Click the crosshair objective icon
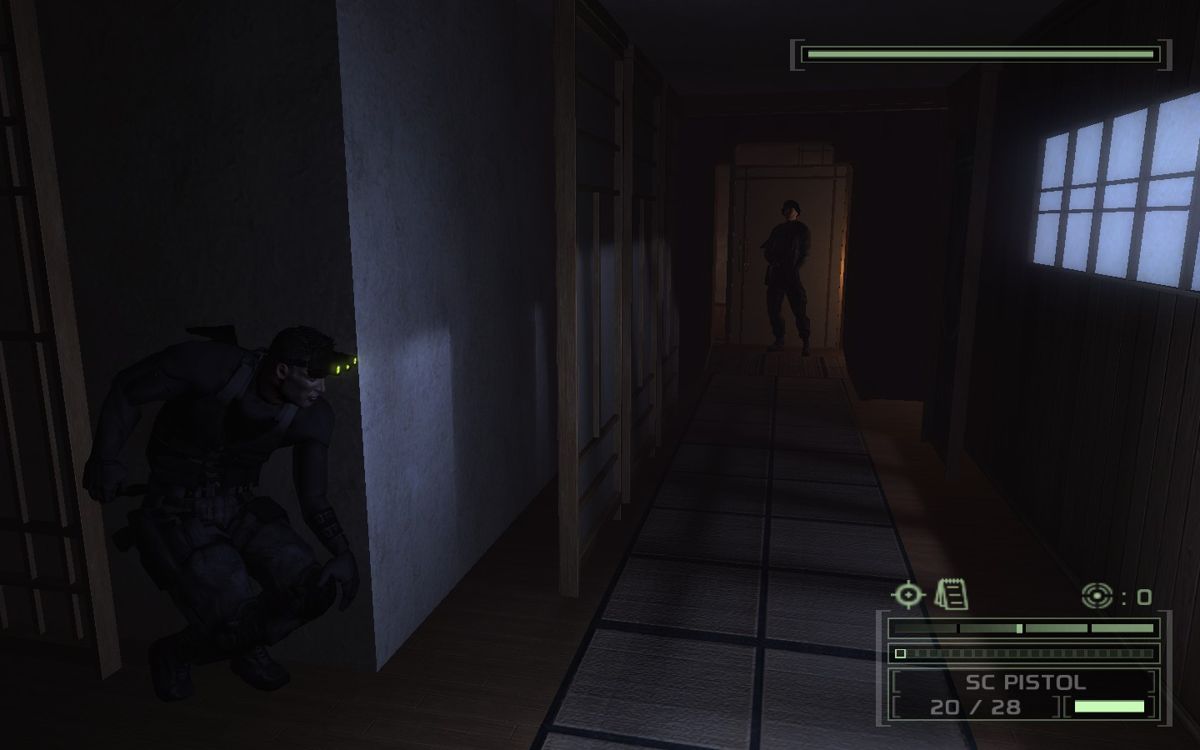This screenshot has width=1200, height=750. tap(908, 595)
